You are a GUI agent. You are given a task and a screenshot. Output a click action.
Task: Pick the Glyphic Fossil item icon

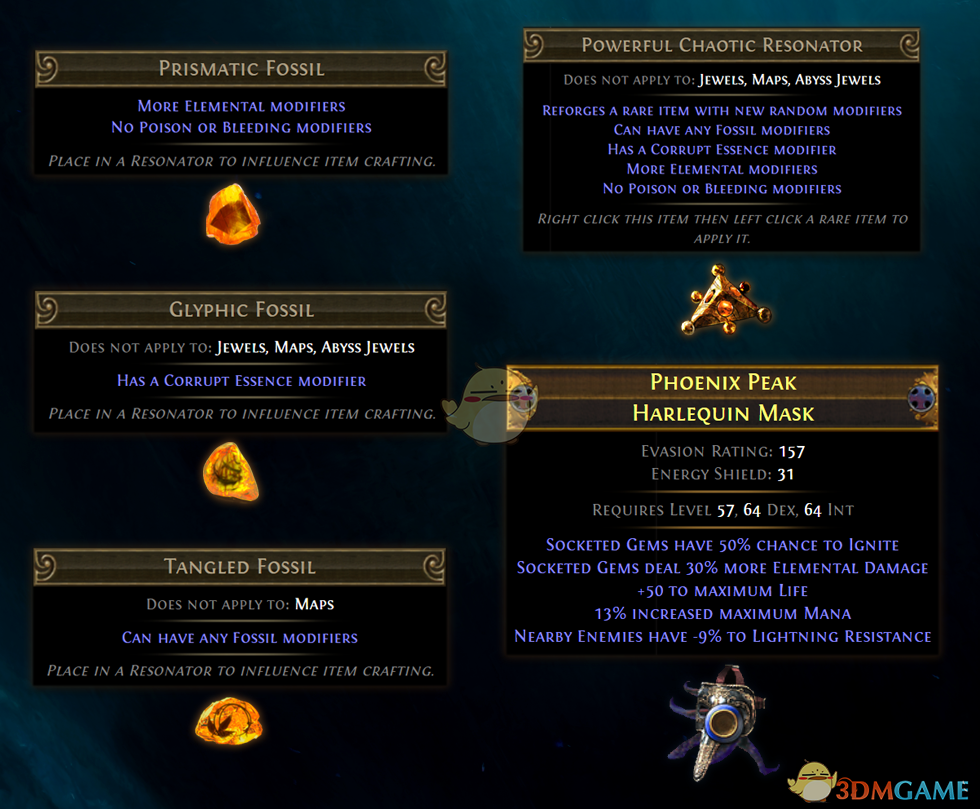(x=231, y=470)
